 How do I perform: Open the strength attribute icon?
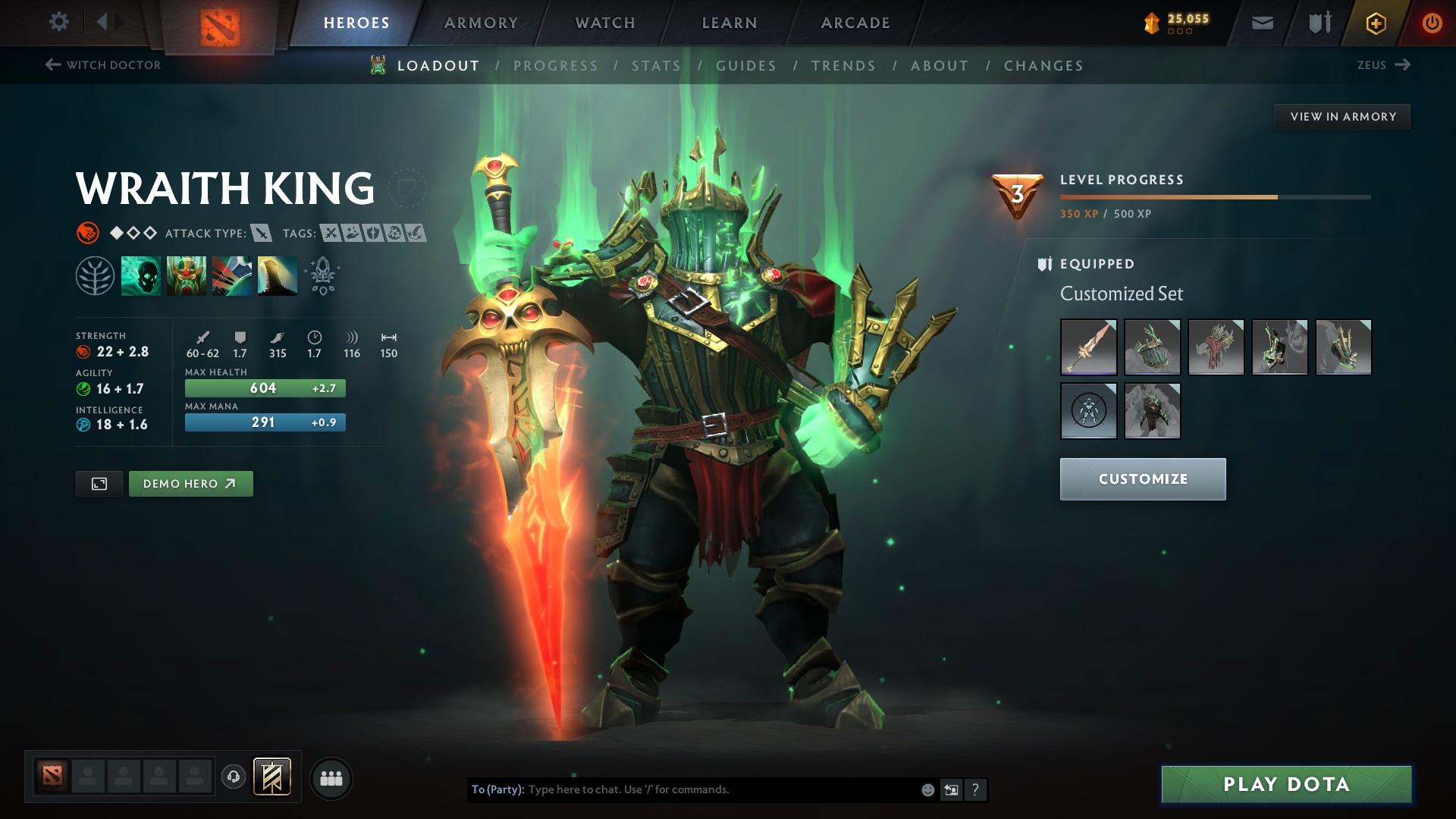point(88,233)
